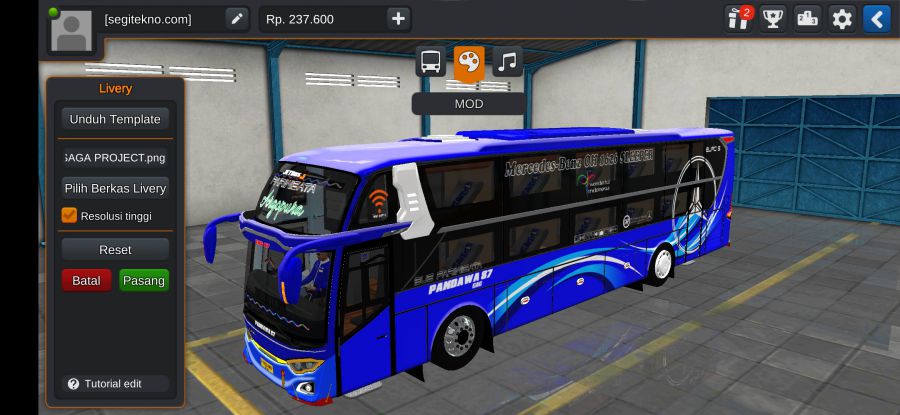The width and height of the screenshot is (900, 415).
Task: Toggle the Resolusi tinggi checkbox
Action: click(70, 215)
